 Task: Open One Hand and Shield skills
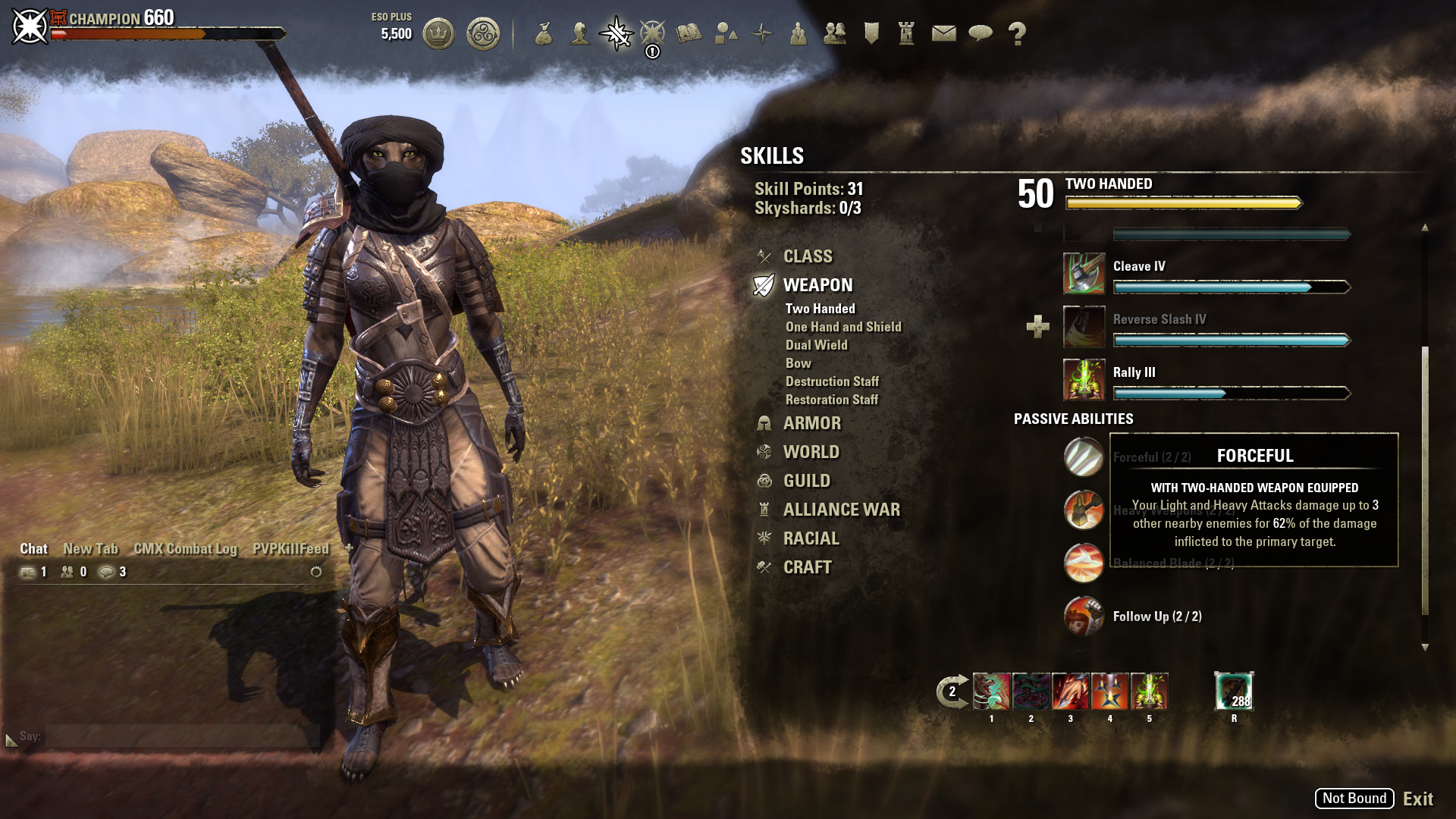[x=843, y=327]
